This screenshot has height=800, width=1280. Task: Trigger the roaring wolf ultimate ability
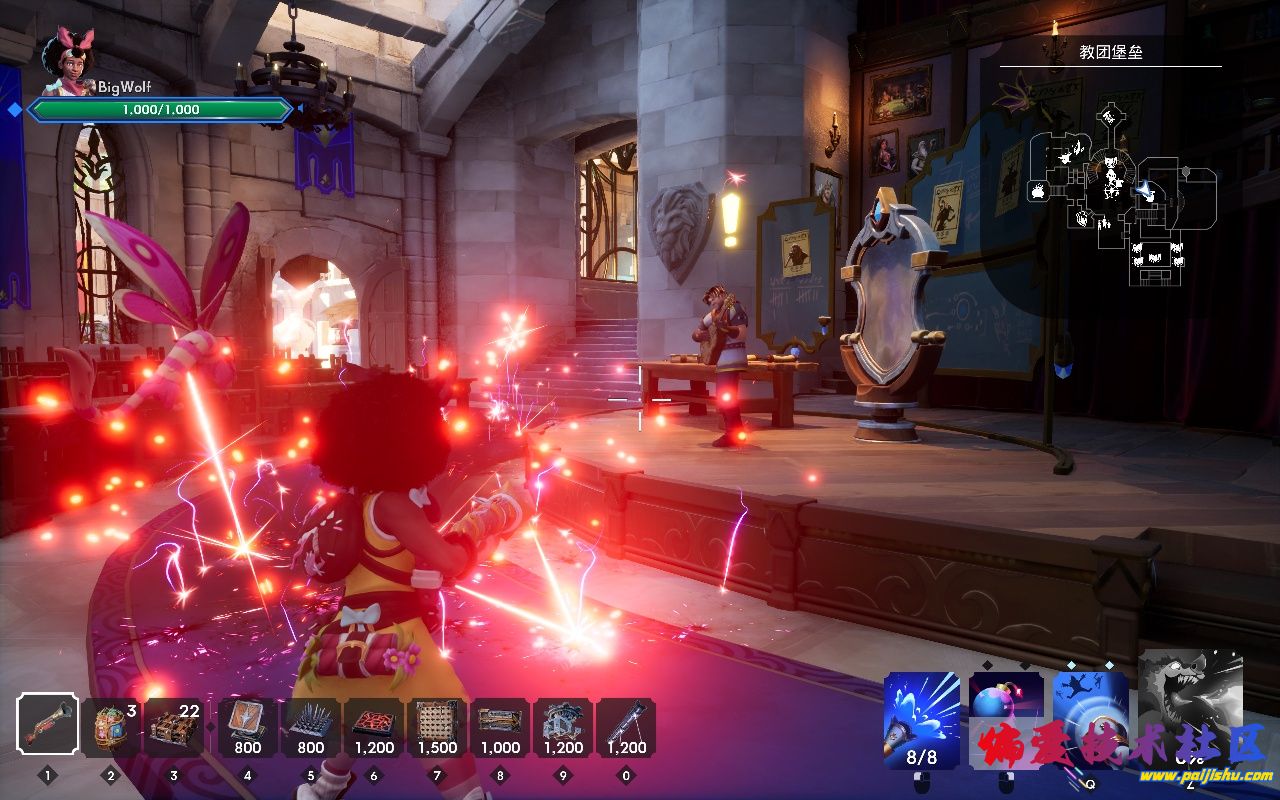click(1191, 705)
